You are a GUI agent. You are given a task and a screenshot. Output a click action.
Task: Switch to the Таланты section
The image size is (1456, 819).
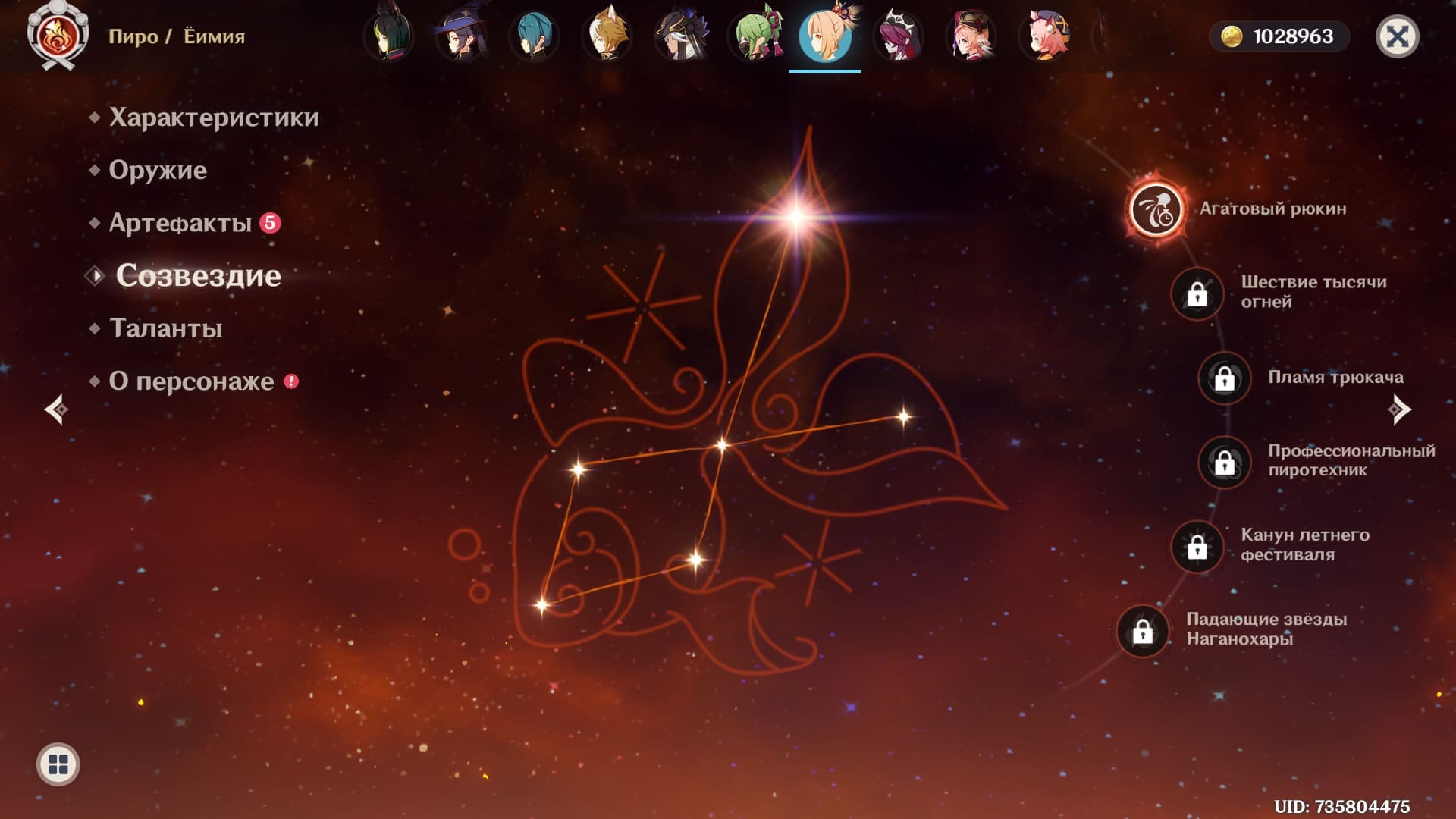tap(165, 328)
